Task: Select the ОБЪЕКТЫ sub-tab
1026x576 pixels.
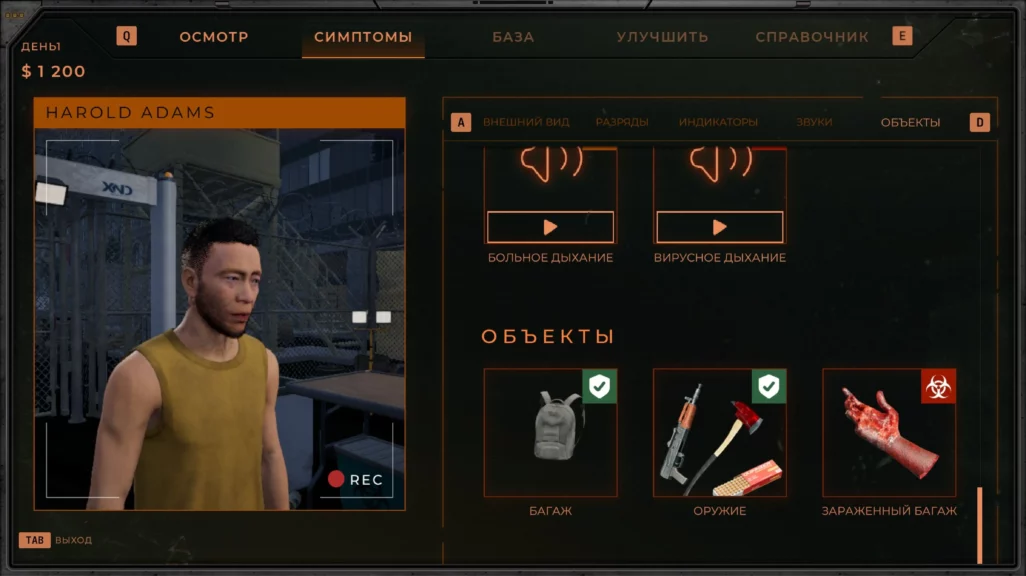Action: coord(910,122)
